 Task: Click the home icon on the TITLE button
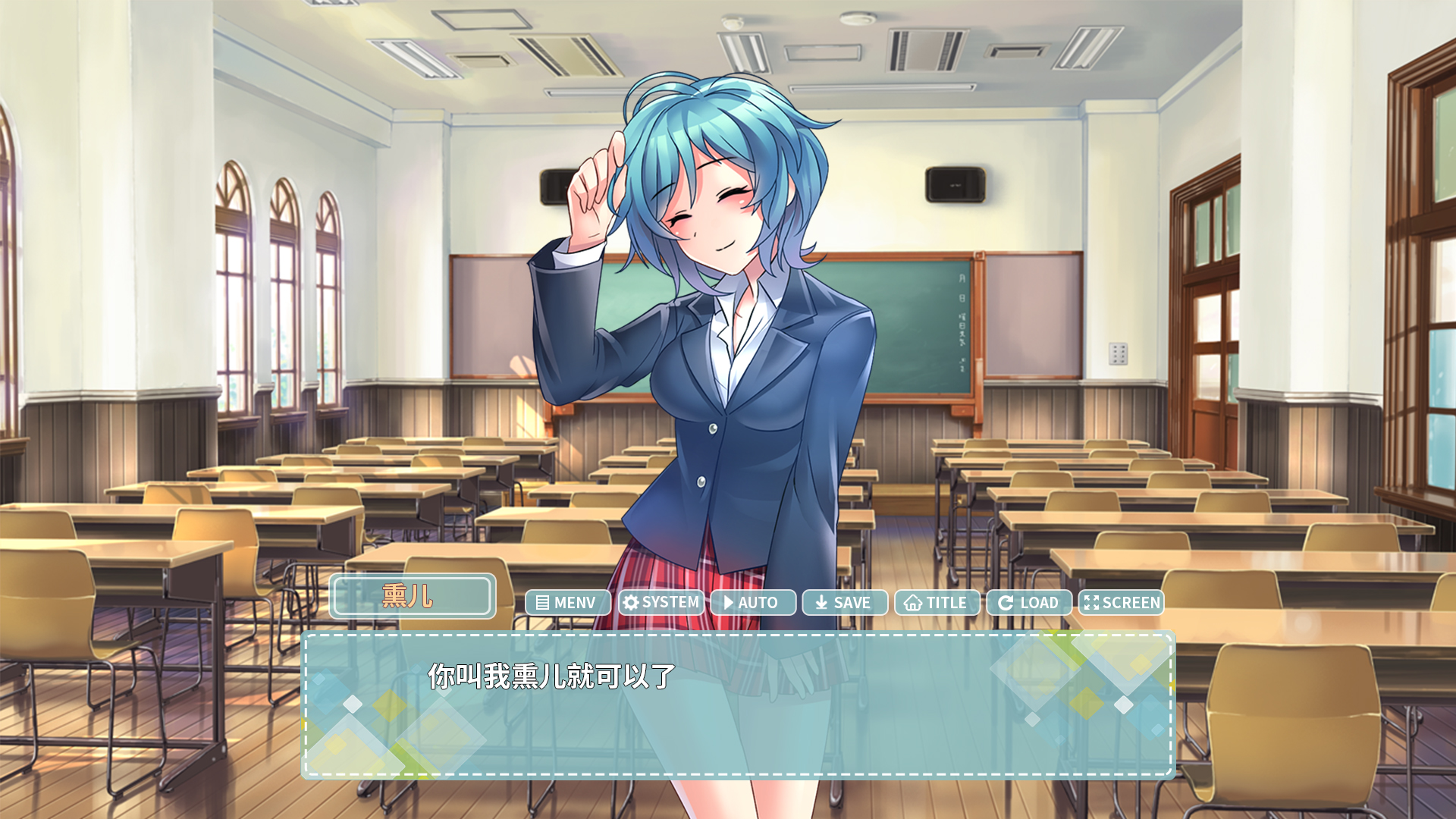pyautogui.click(x=914, y=603)
